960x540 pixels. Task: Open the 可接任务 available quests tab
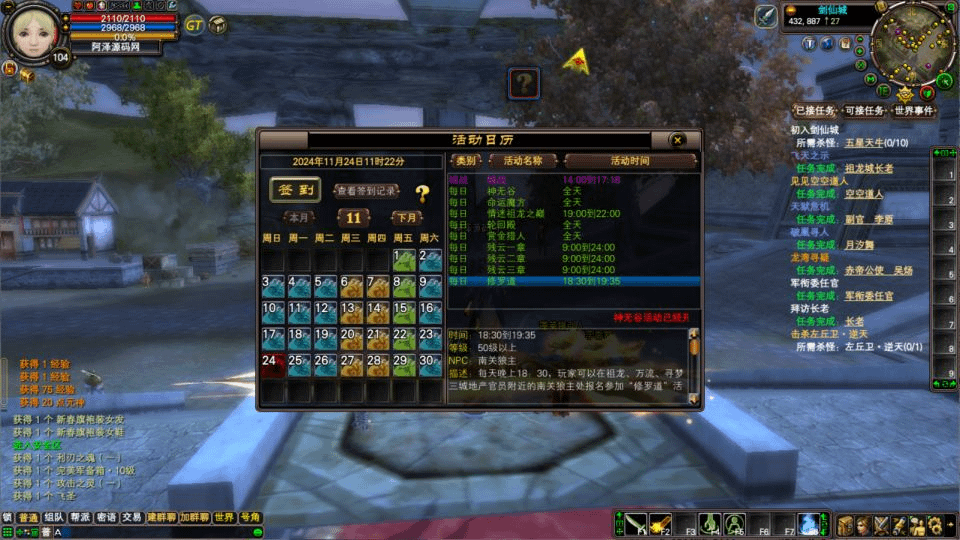coord(863,111)
